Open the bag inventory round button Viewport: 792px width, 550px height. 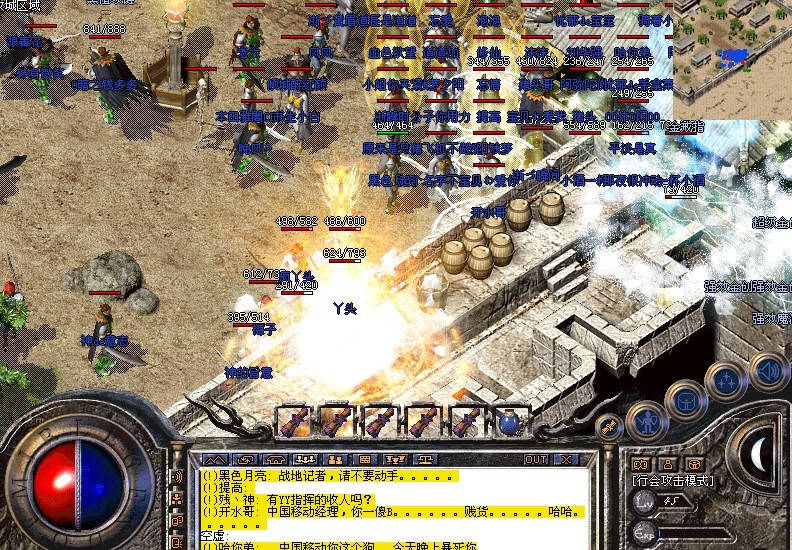click(x=687, y=402)
